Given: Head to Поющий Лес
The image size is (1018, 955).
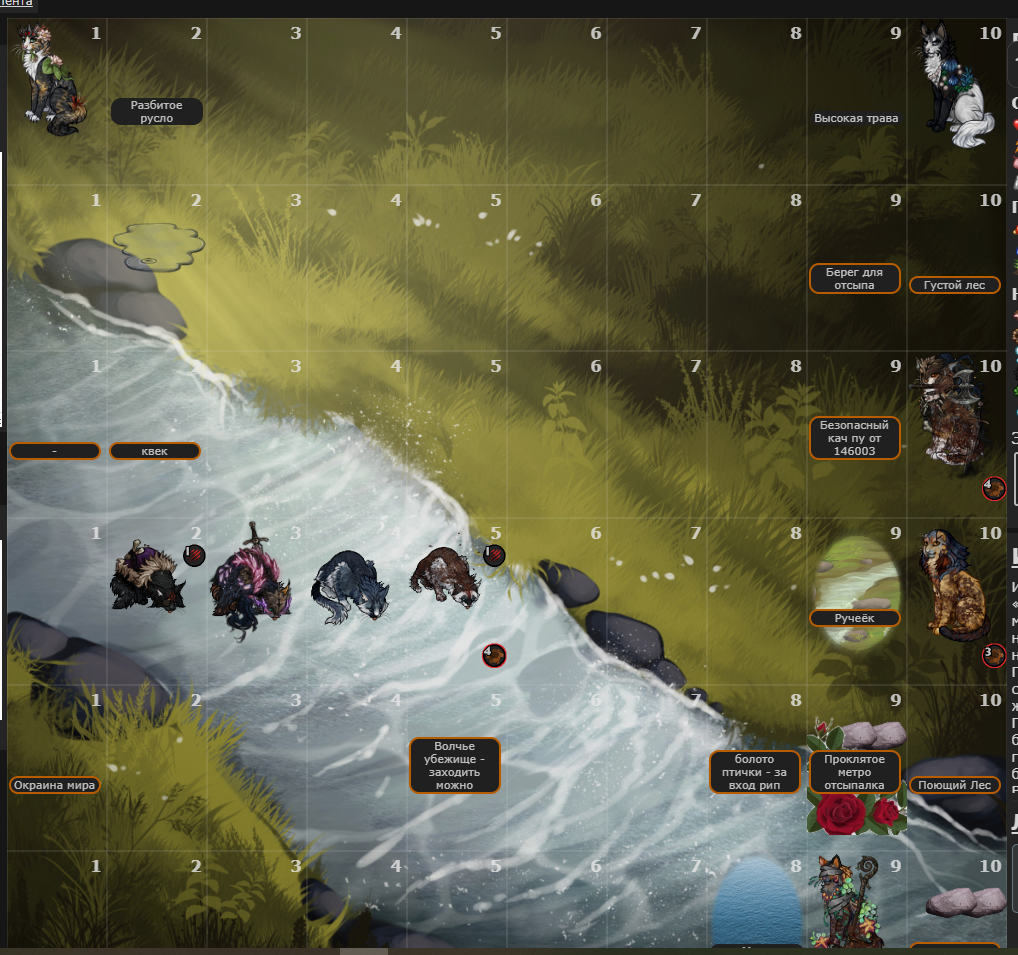Looking at the screenshot, I should [955, 785].
